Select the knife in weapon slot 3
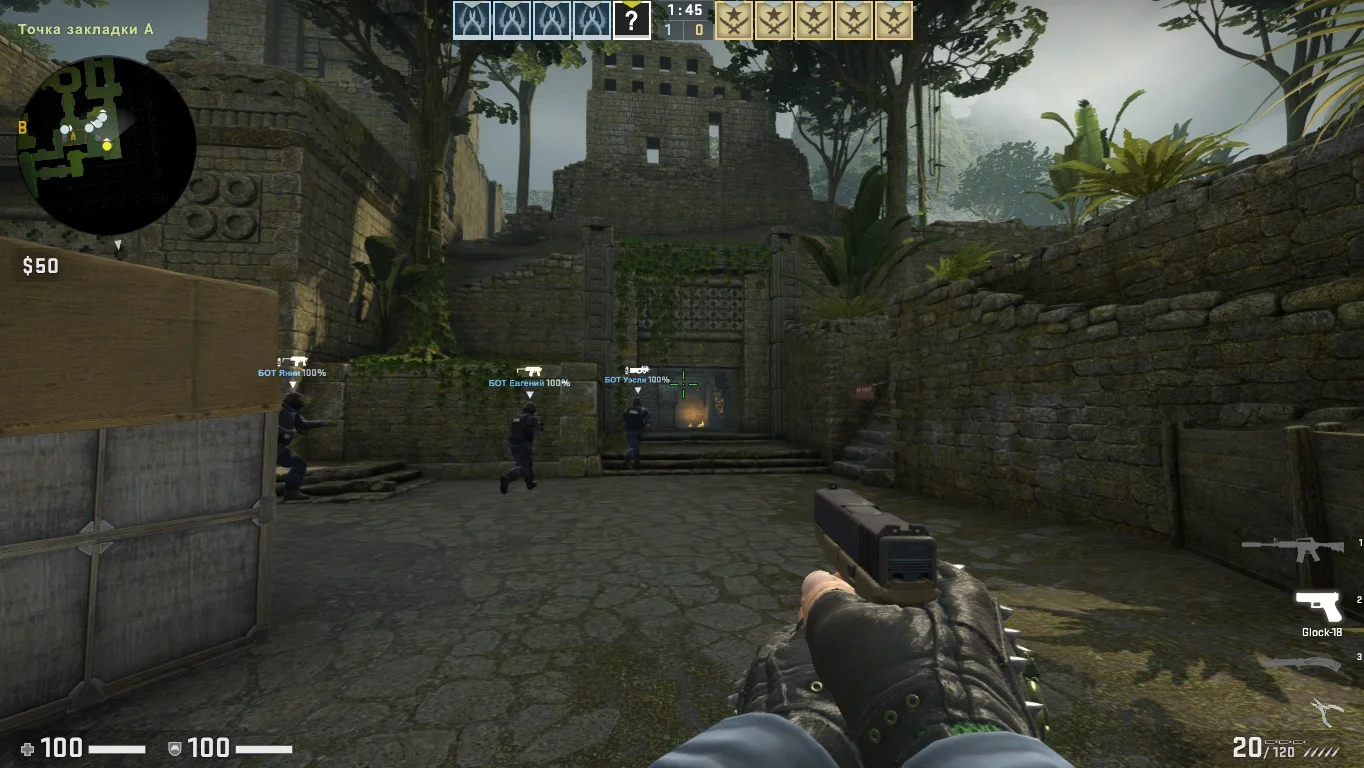This screenshot has width=1364, height=768. (1299, 663)
